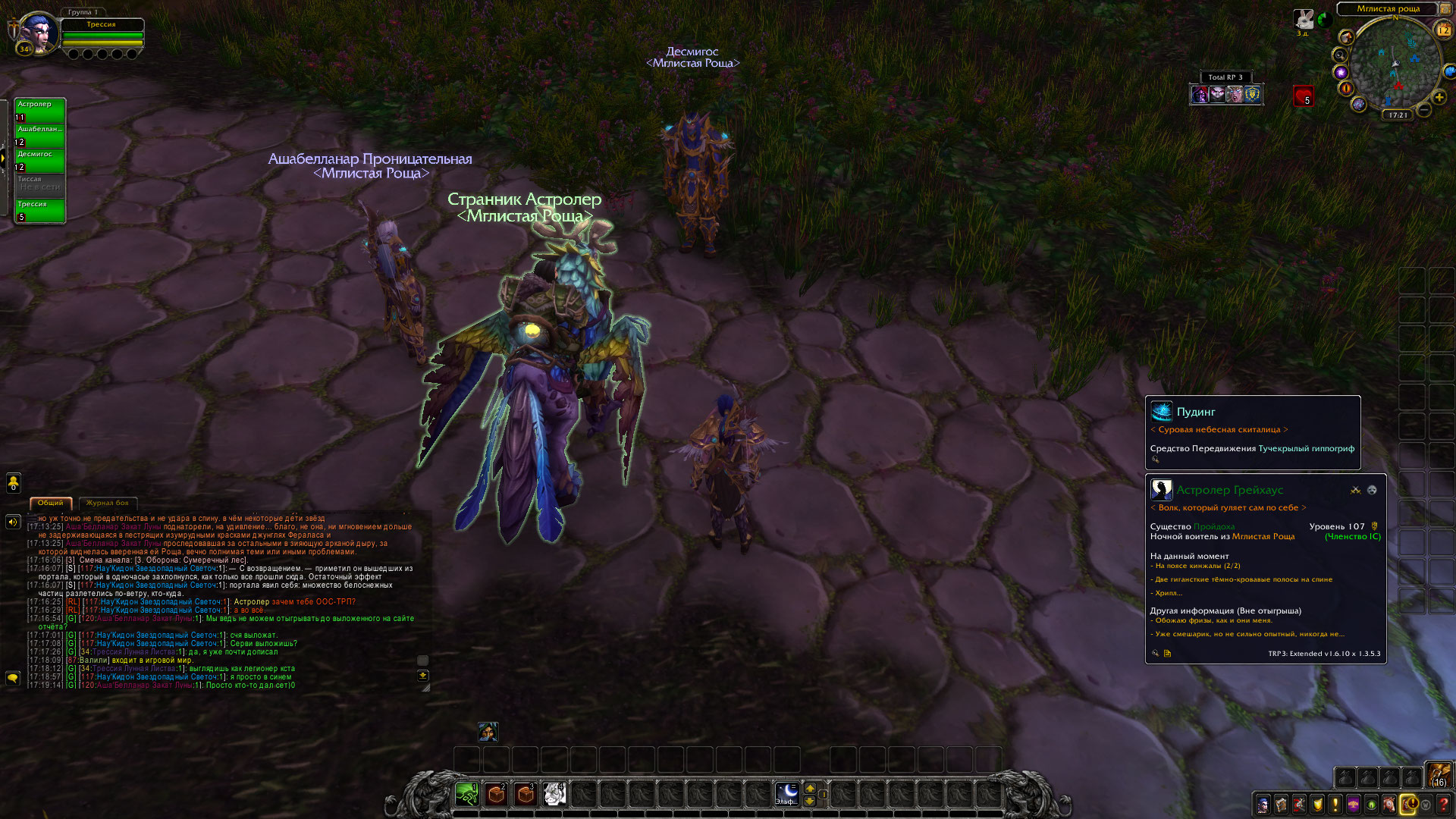Viewport: 1456px width, 819px height.
Task: Switch to the Общий chat tab
Action: click(x=51, y=503)
